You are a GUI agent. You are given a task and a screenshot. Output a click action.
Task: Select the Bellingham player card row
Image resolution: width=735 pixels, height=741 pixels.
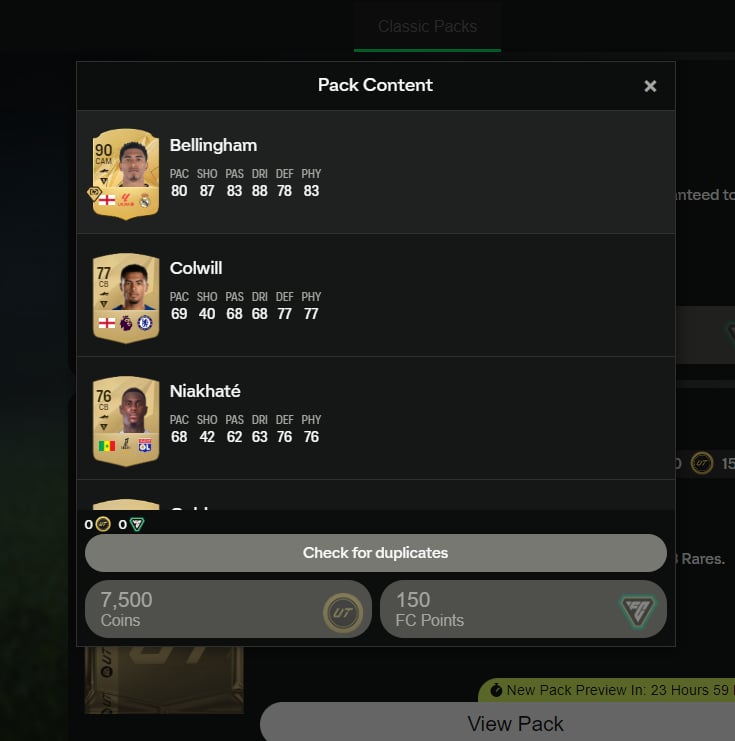point(375,172)
